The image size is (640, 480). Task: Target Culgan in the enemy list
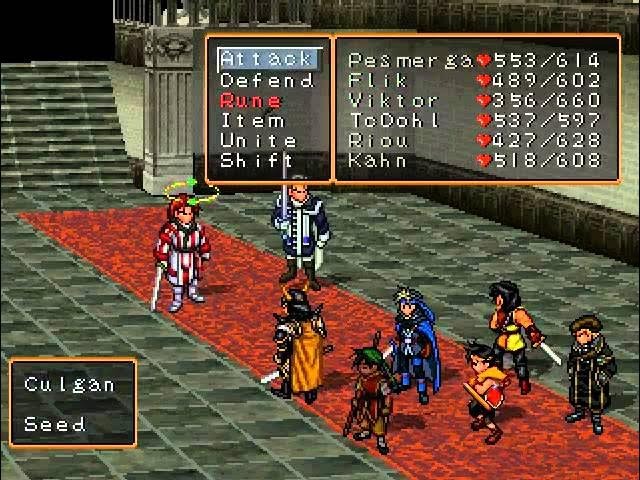pyautogui.click(x=70, y=384)
